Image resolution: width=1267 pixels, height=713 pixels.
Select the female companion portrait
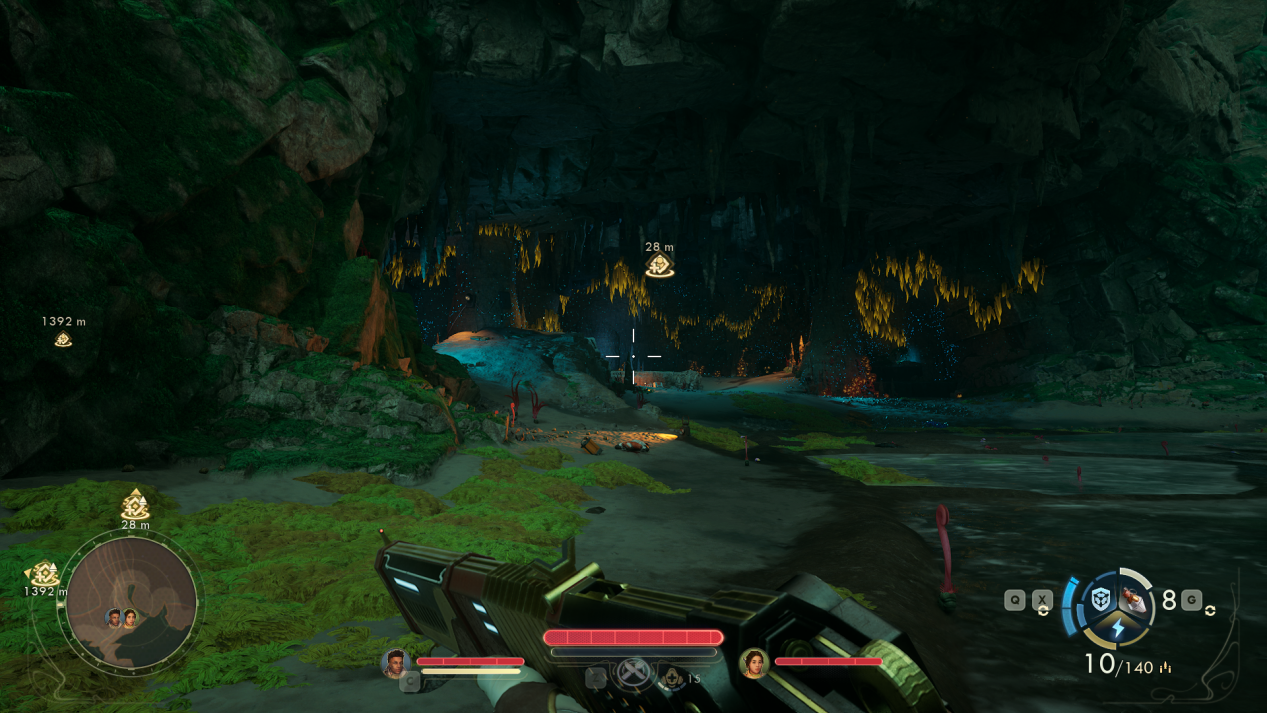(753, 662)
